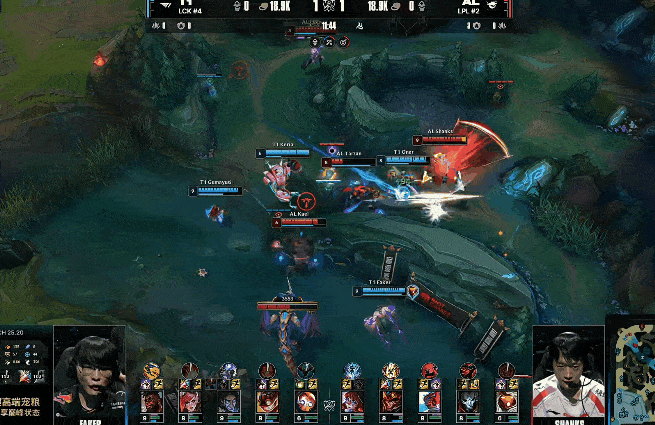Click the emblem between the champion portrait rows
This screenshot has width=655, height=425.
(x=329, y=404)
